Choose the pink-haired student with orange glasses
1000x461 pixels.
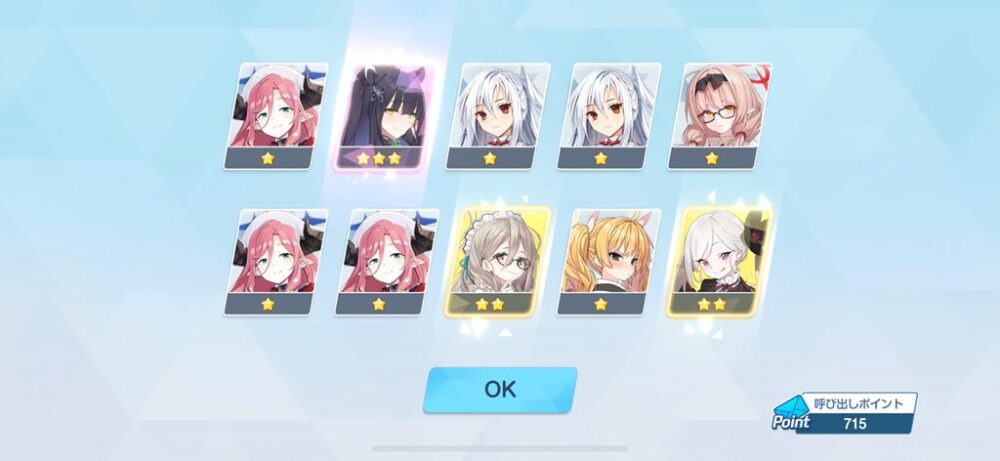click(x=712, y=116)
